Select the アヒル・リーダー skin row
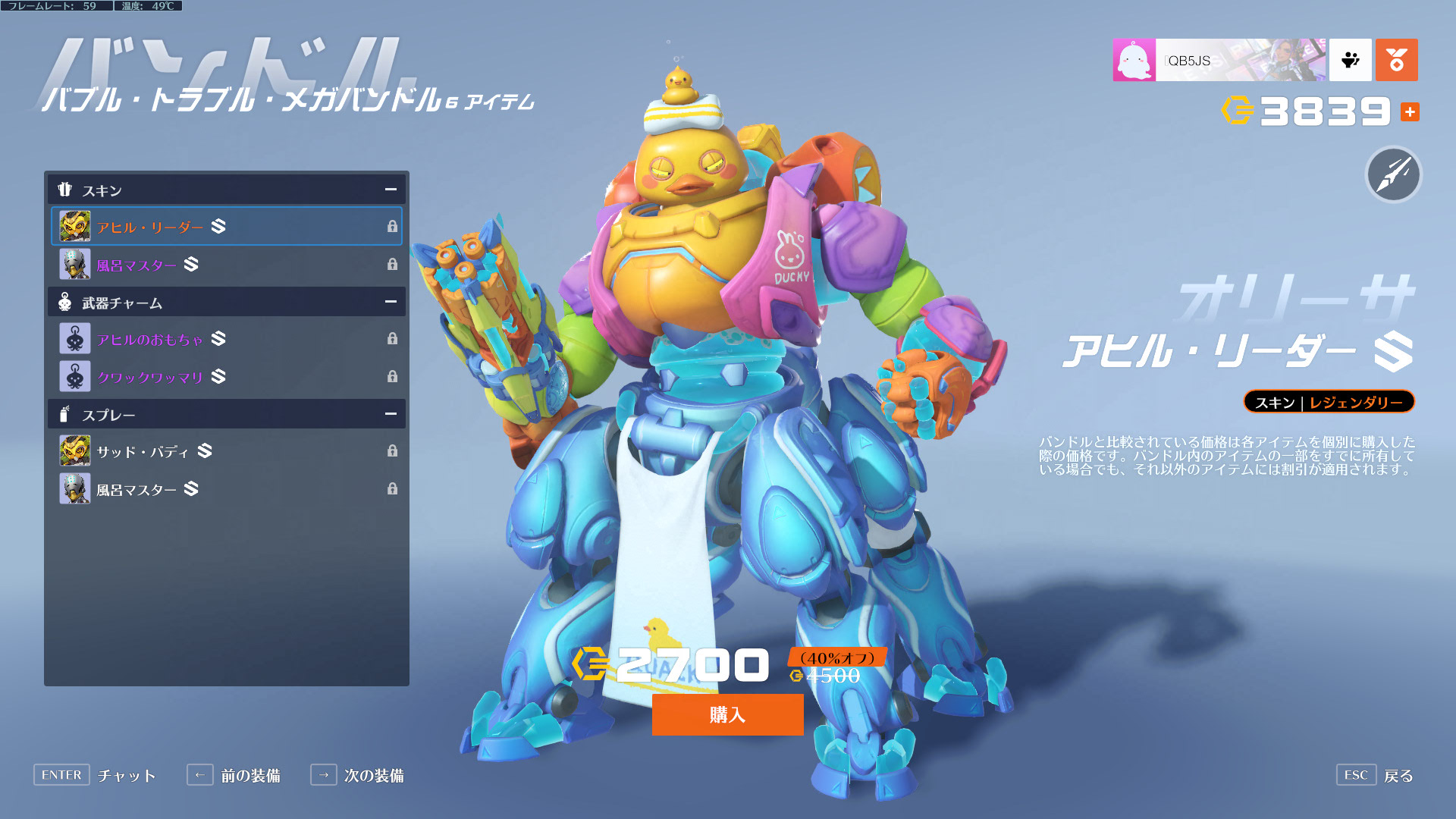The height and width of the screenshot is (819, 1456). tap(226, 227)
